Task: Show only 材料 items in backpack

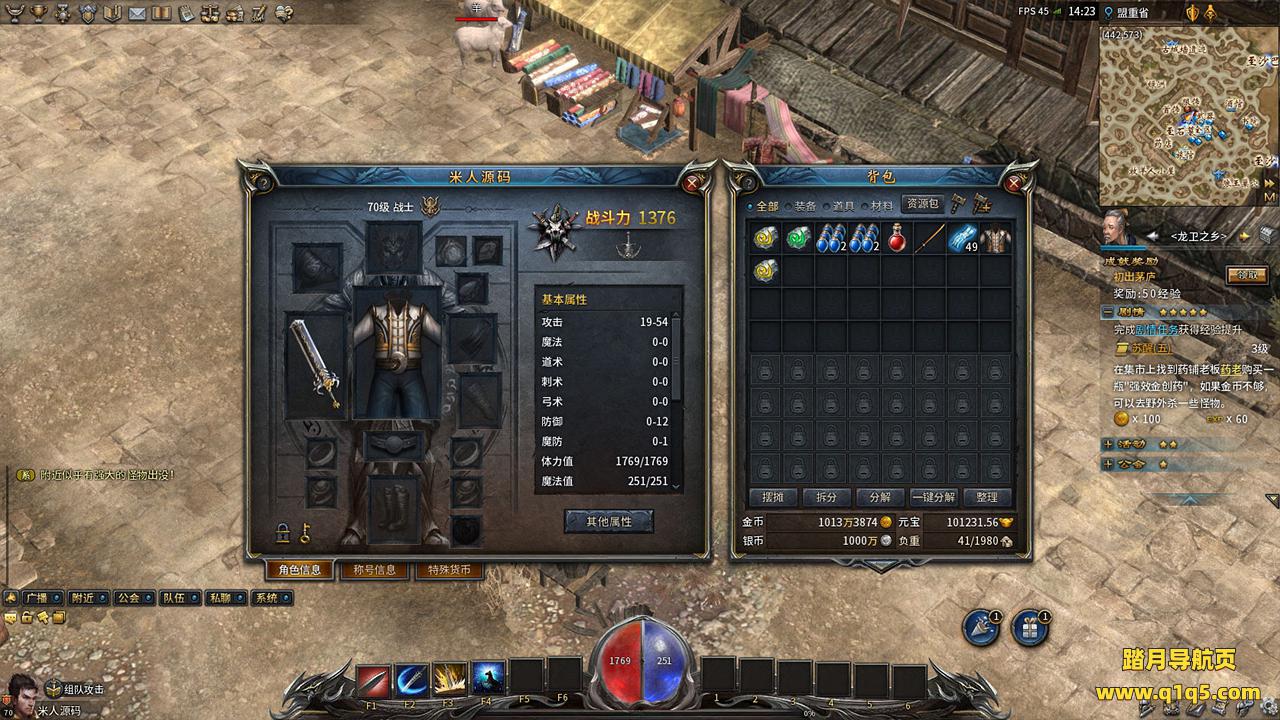Action: click(880, 206)
